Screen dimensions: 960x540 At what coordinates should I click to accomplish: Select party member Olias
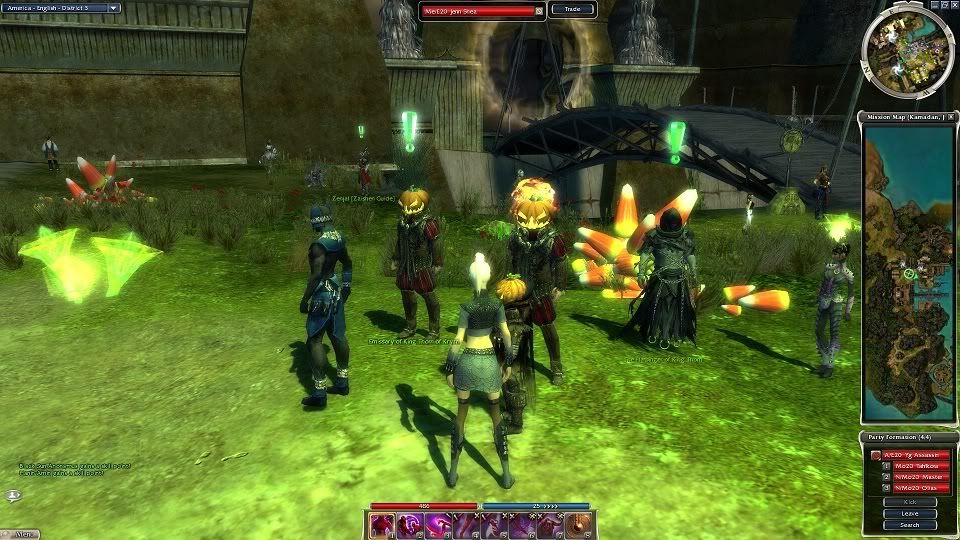pyautogui.click(x=915, y=488)
